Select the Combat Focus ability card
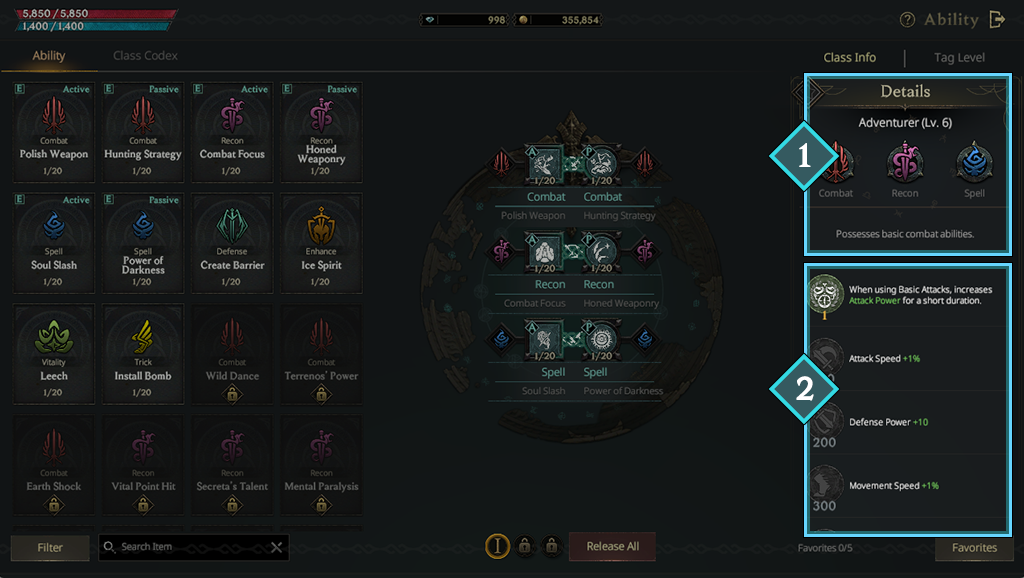Image resolution: width=1024 pixels, height=578 pixels. coord(232,131)
